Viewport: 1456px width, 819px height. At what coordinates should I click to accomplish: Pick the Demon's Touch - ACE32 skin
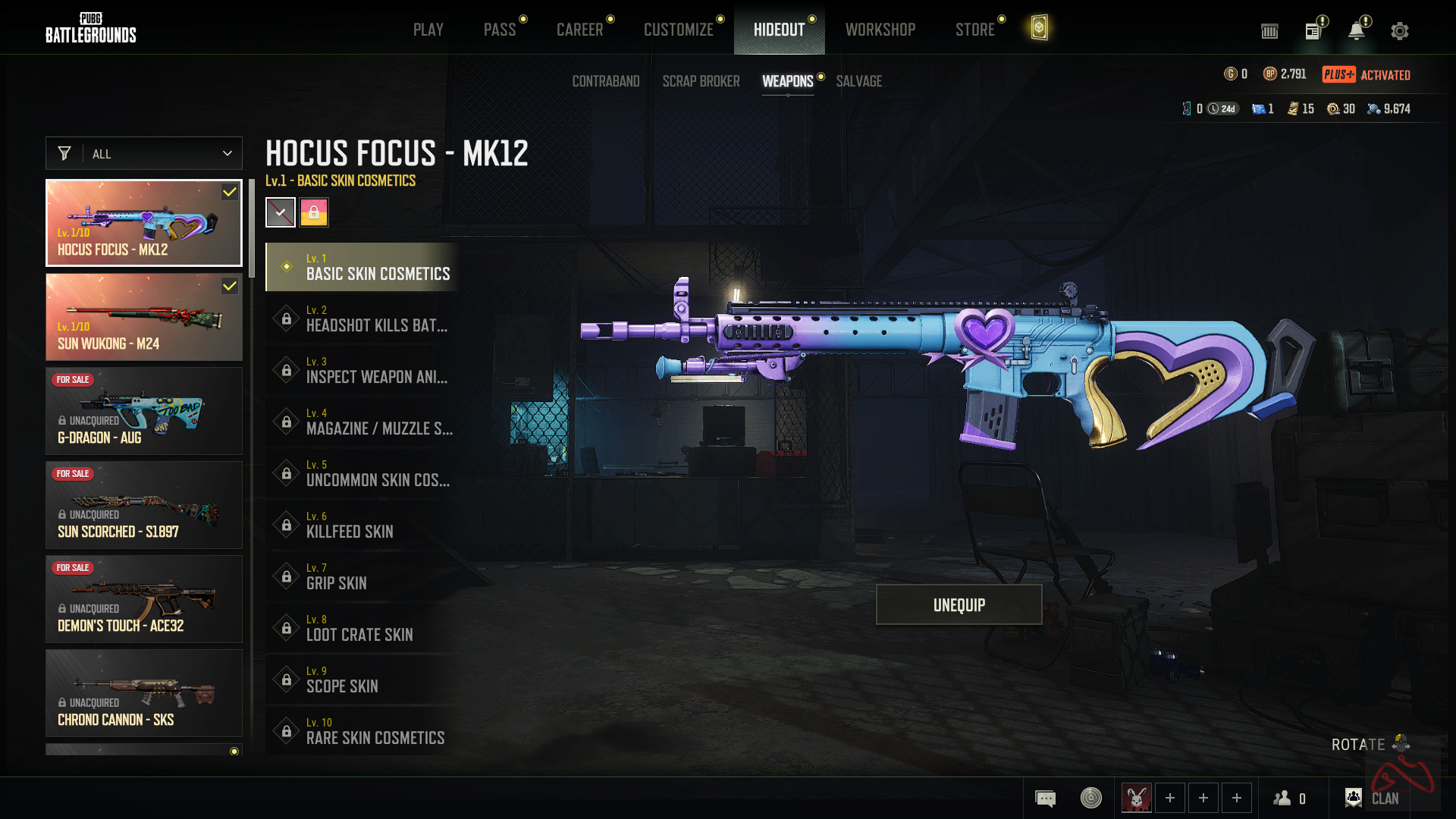(144, 599)
